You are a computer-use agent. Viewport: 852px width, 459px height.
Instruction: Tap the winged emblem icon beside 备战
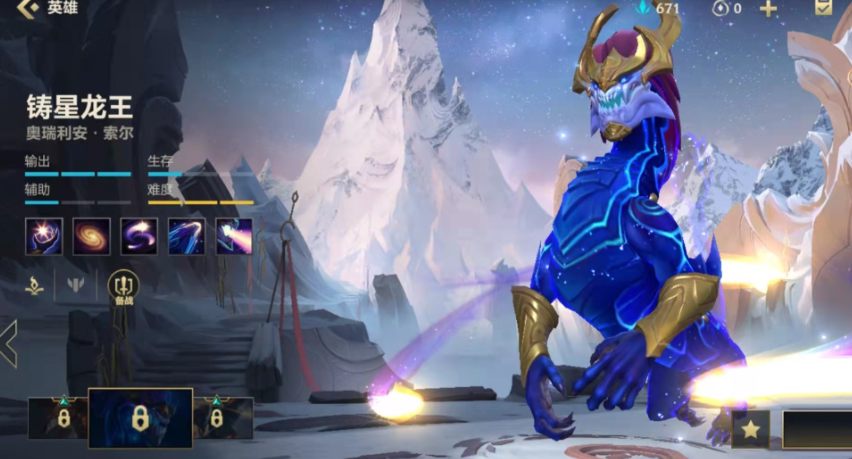pos(77,285)
